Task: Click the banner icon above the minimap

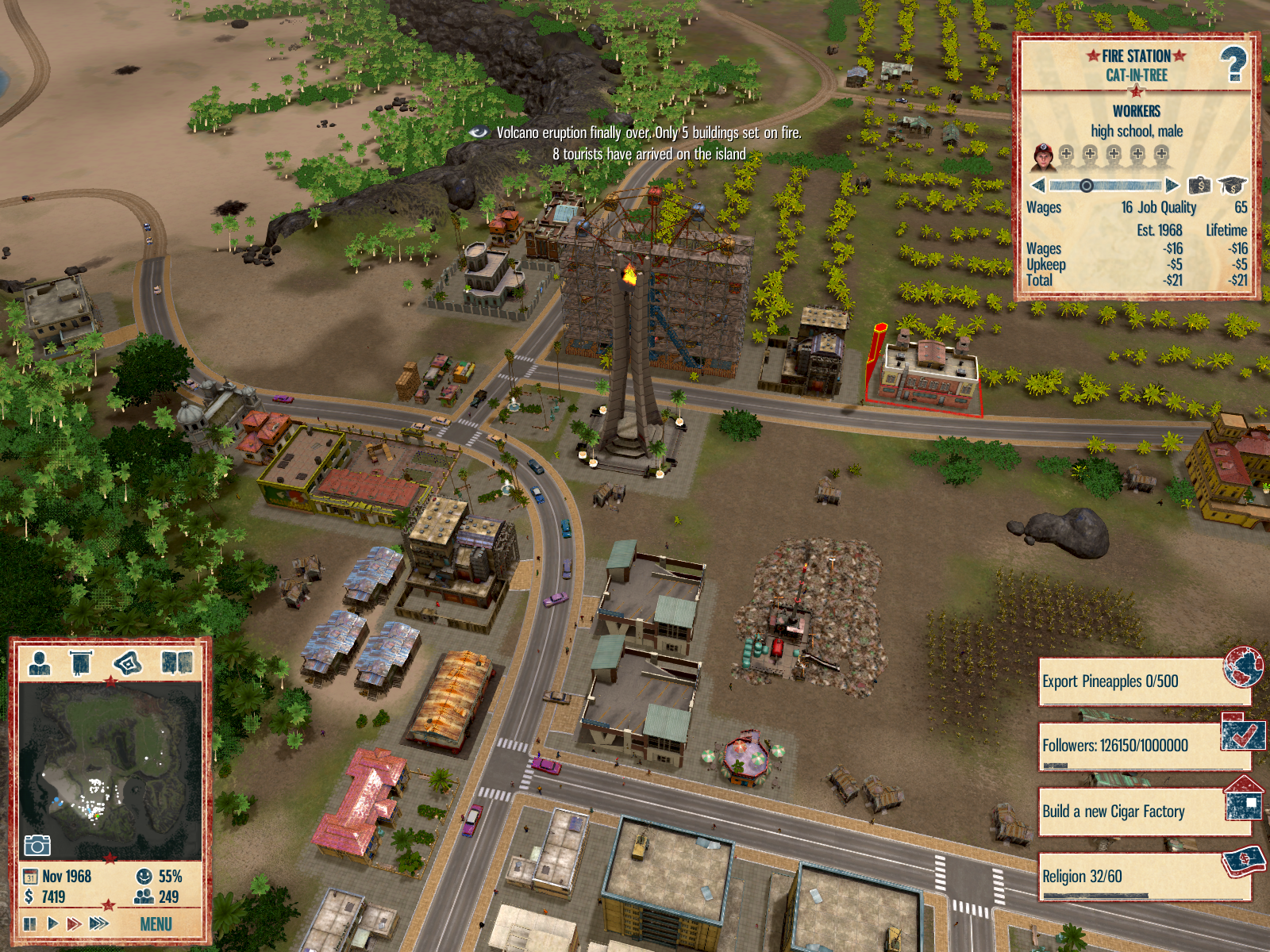Action: [81, 662]
